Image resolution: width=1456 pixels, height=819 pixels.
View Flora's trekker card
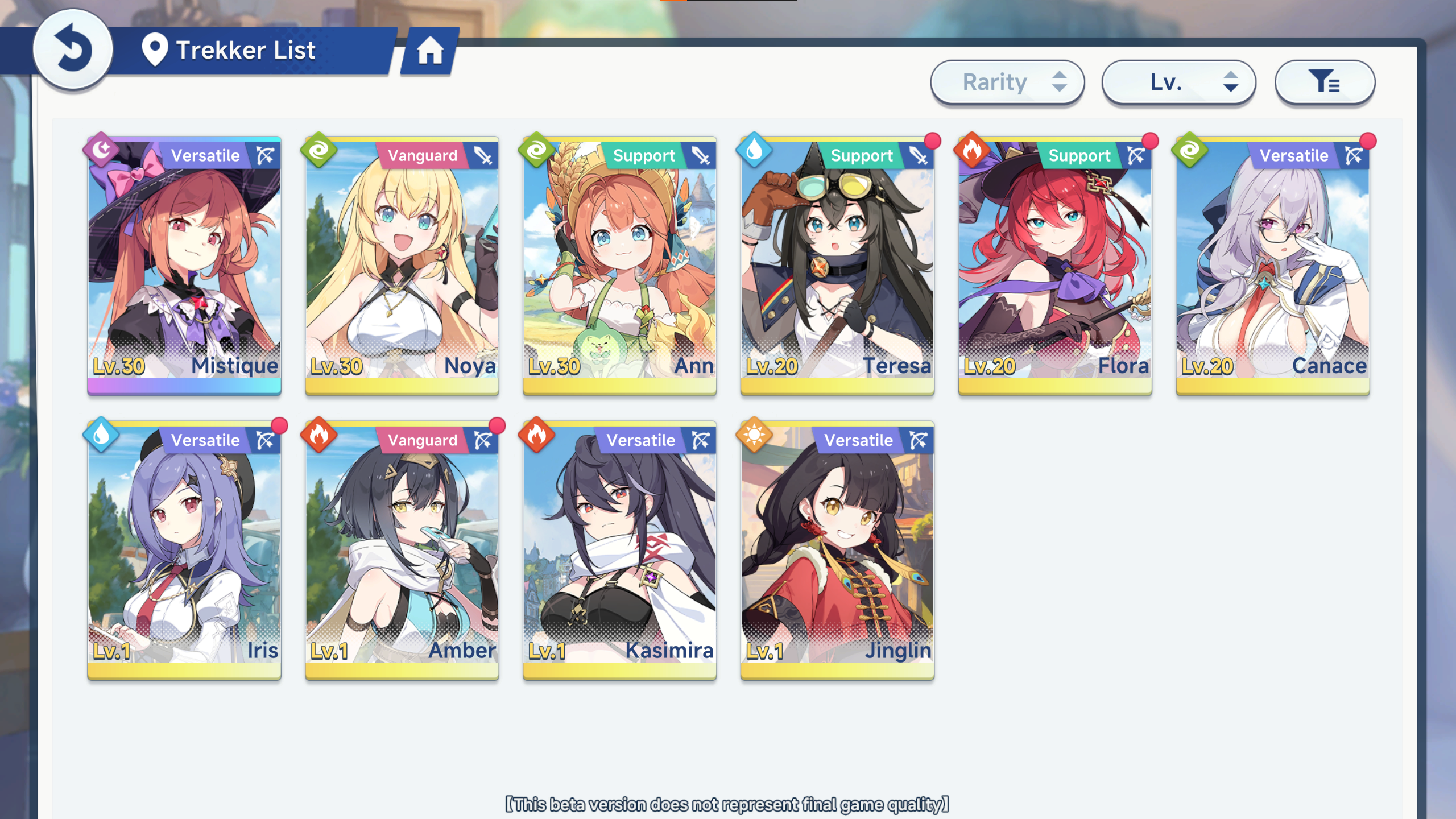[1055, 265]
